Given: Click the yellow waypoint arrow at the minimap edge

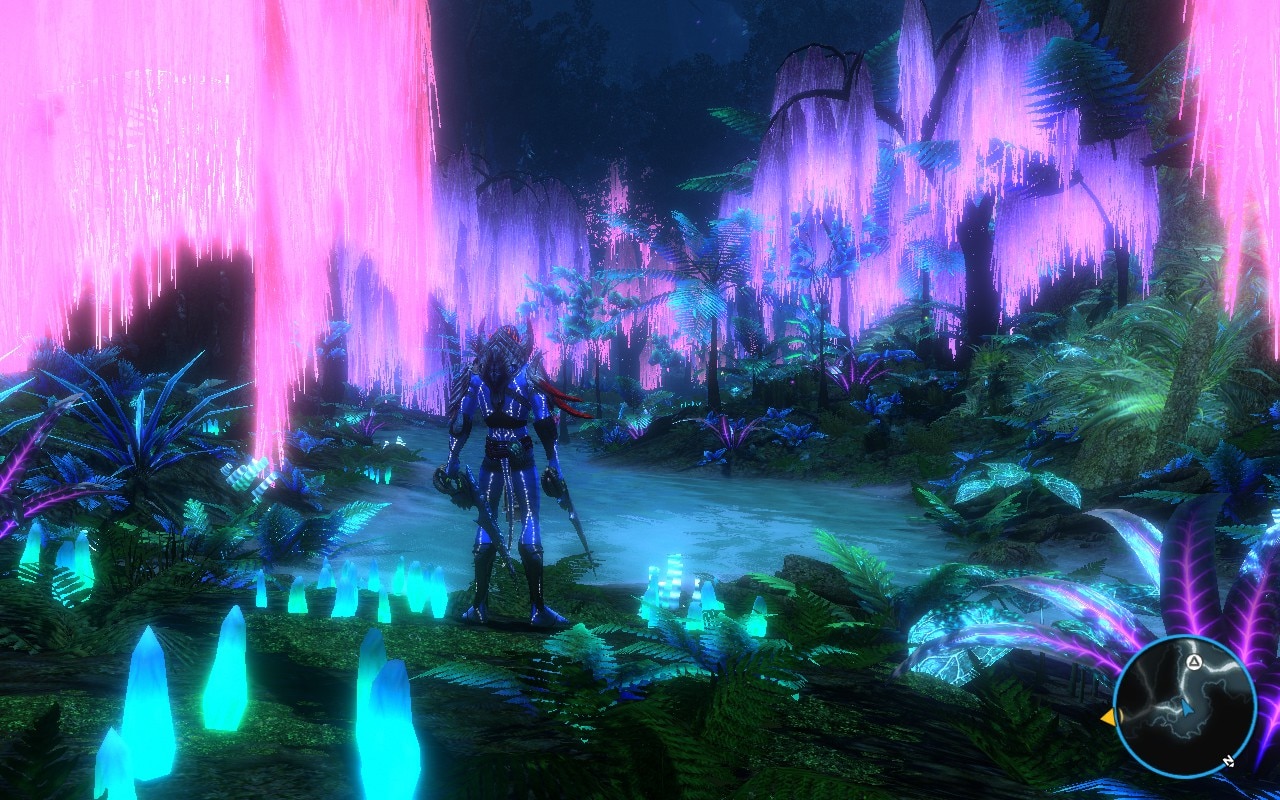Looking at the screenshot, I should tap(1110, 716).
